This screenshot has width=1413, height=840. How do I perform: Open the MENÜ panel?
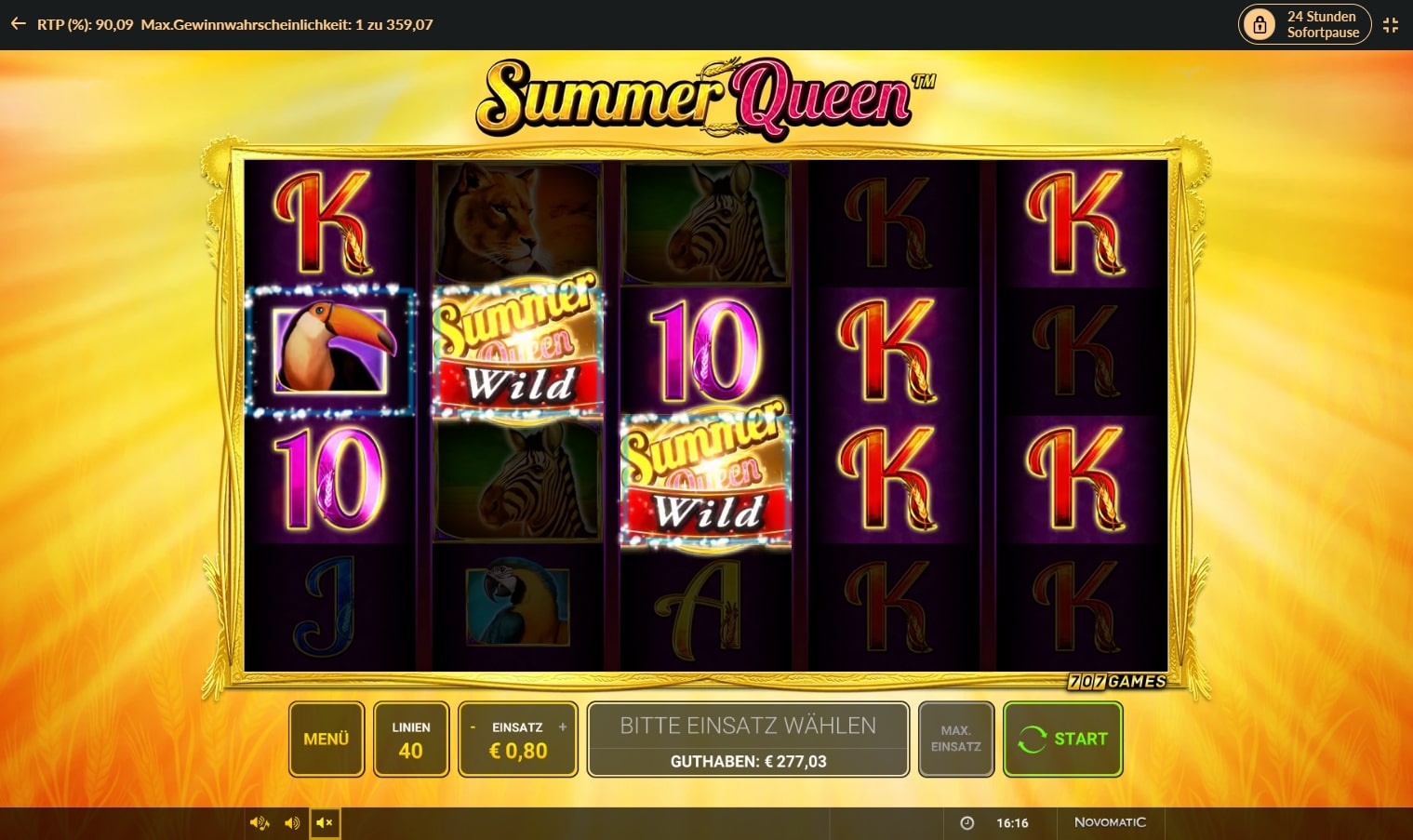[x=326, y=739]
